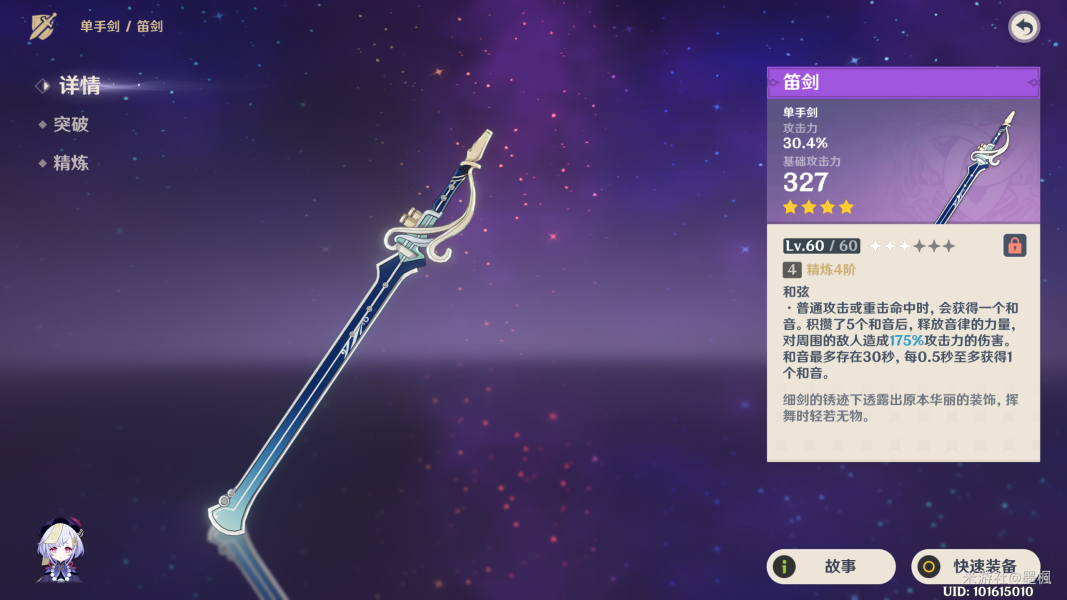
Task: Click the sword icon beside the 单手剑 breadcrumb
Action: point(43,27)
